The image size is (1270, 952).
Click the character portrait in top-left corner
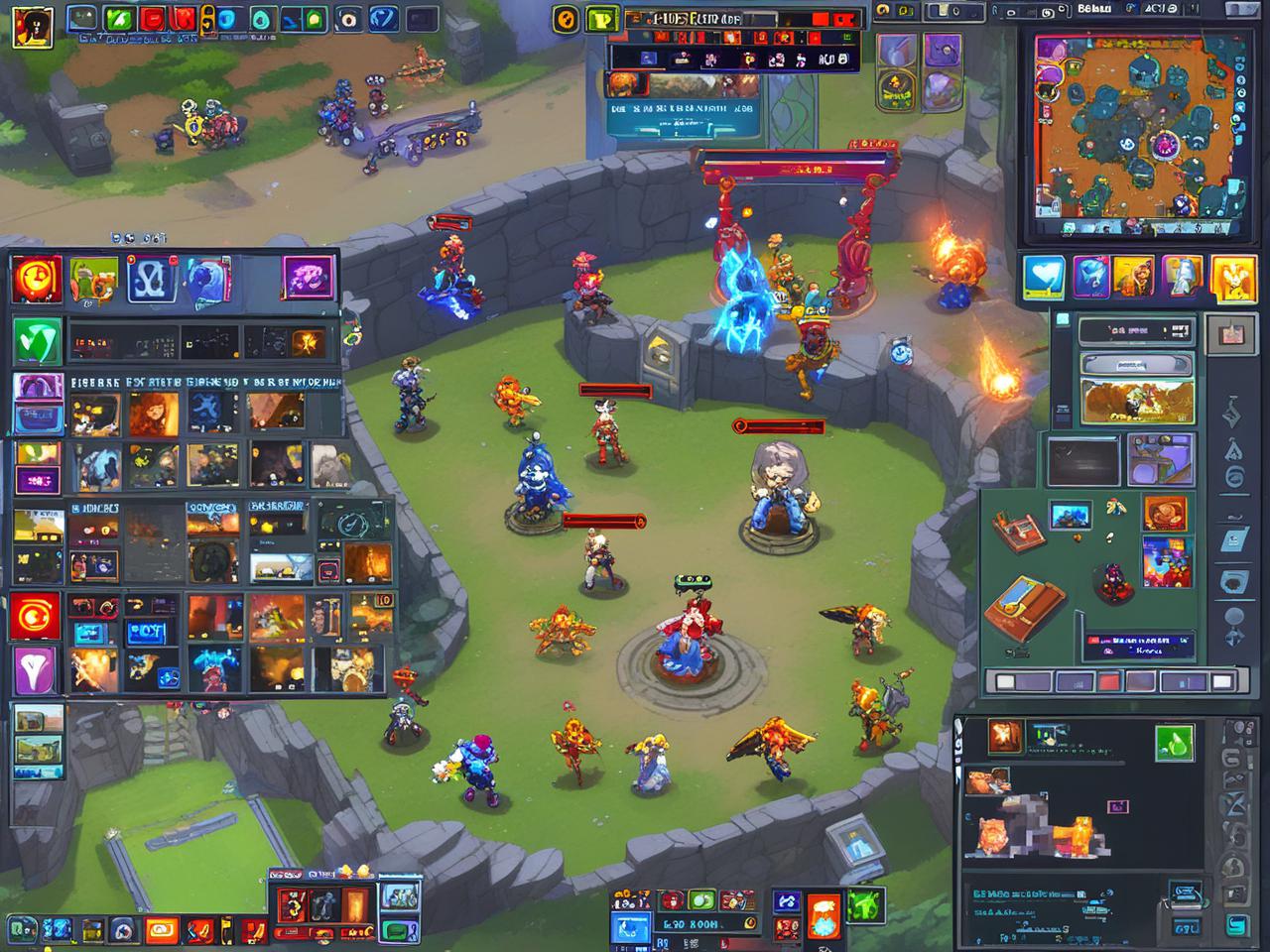[x=34, y=26]
